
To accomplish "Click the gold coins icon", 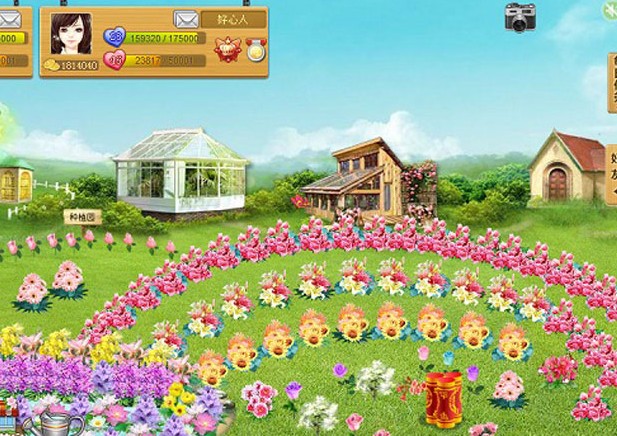I will coord(51,65).
